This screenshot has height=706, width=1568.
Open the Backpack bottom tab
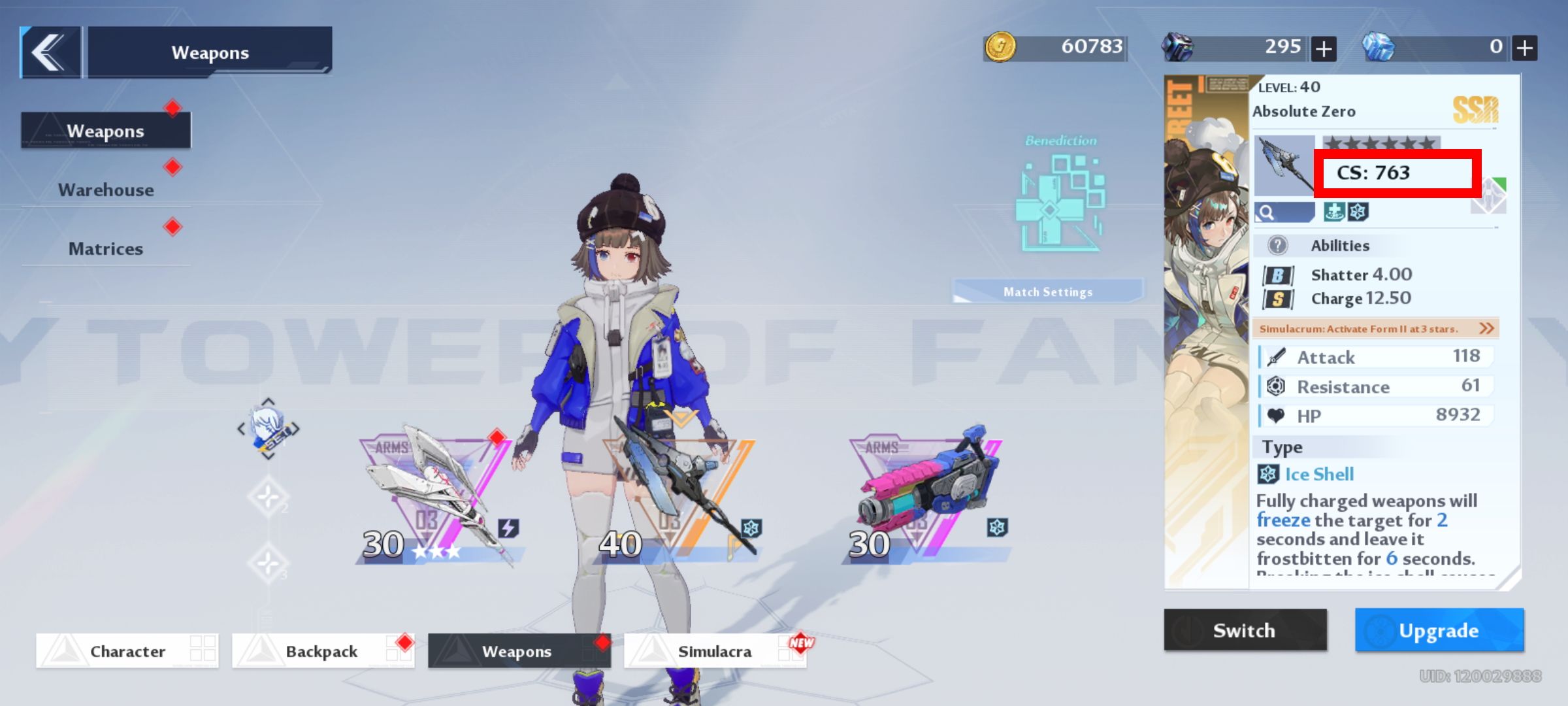(x=322, y=651)
